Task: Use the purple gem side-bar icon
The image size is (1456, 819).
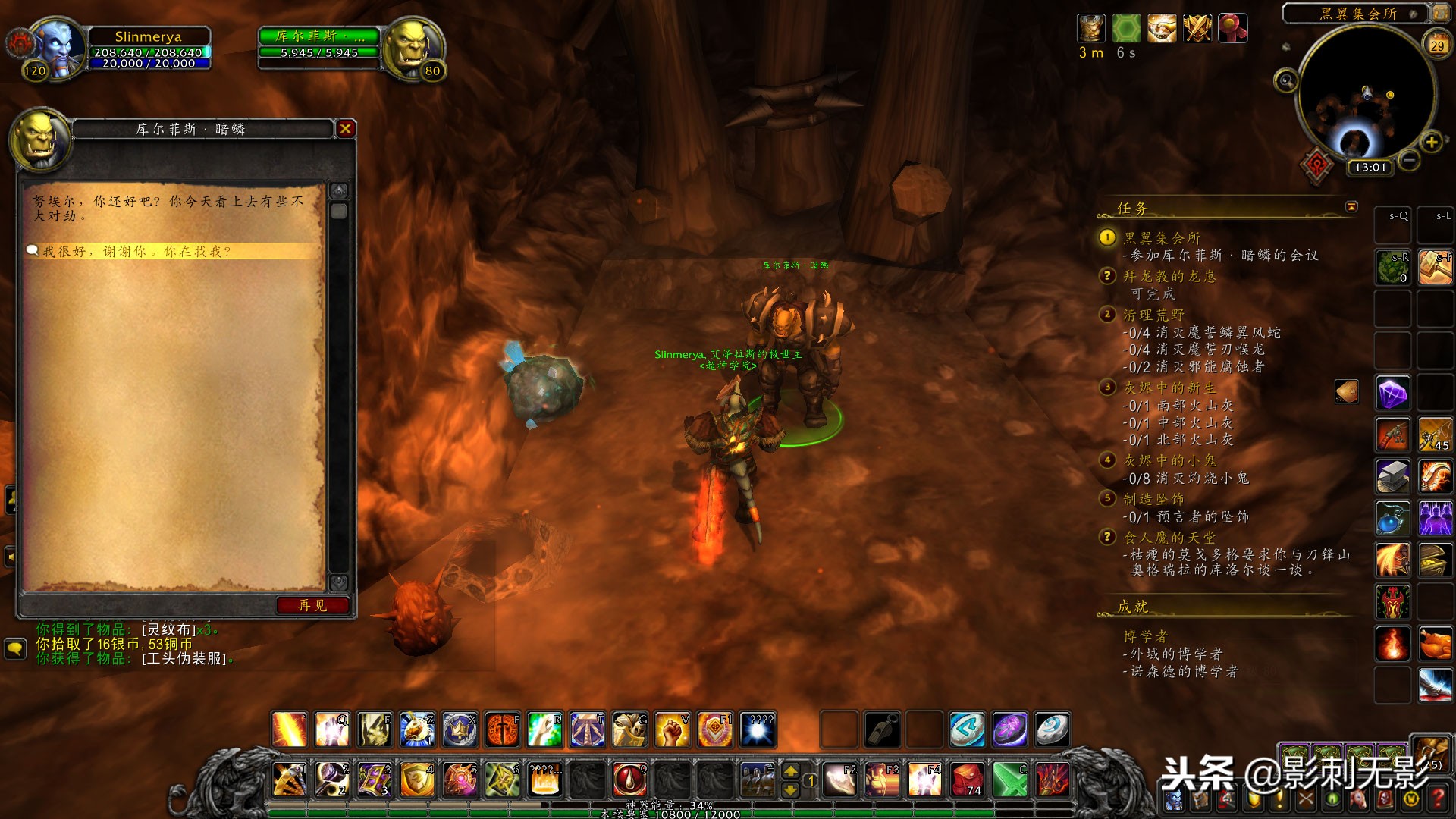Action: pos(1393,394)
